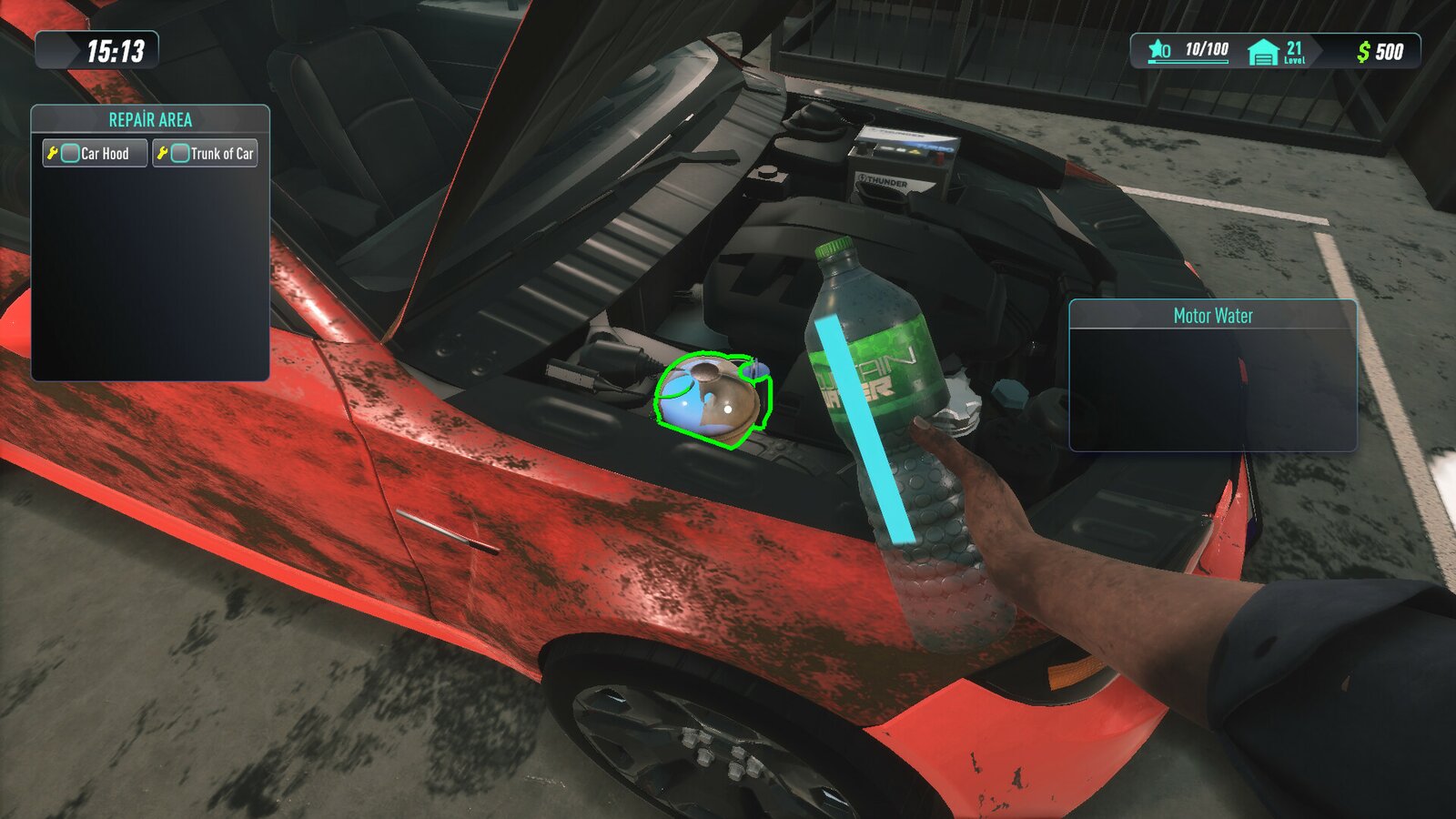Image resolution: width=1456 pixels, height=819 pixels.
Task: Click the XP progress bar under the star
Action: pyautogui.click(x=1188, y=61)
